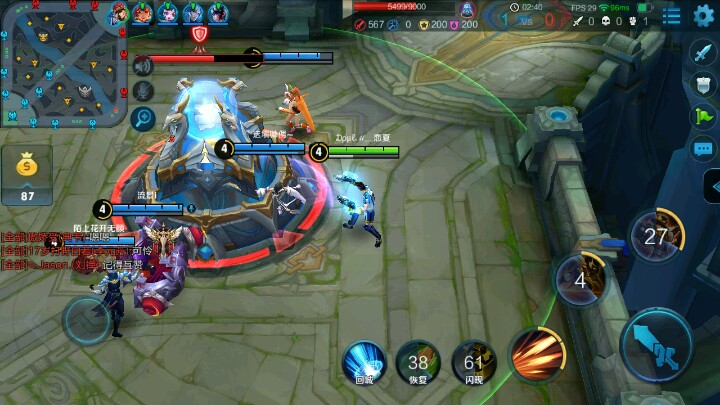
Task: Open the settings gear menu
Action: [x=704, y=15]
